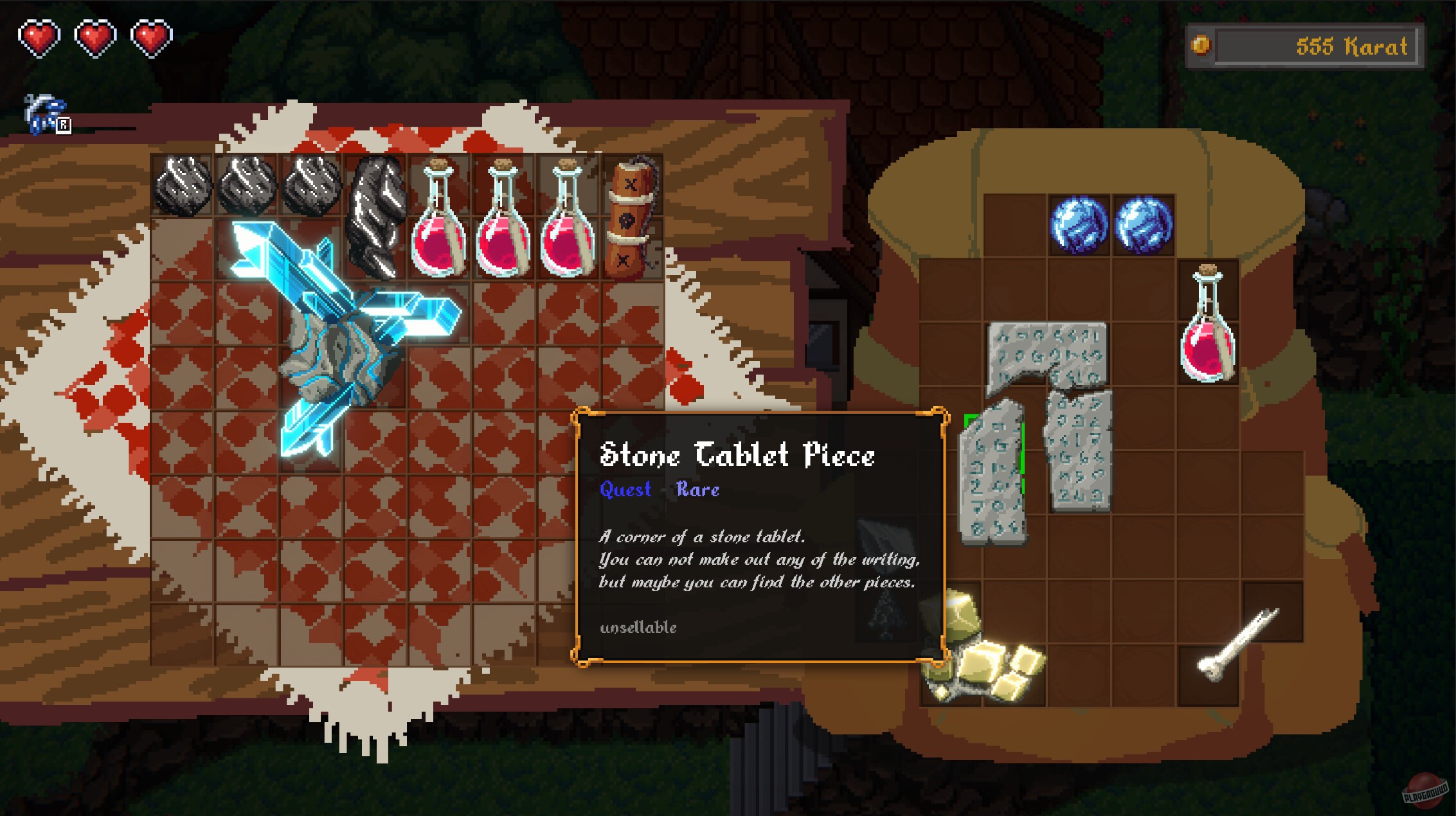Click the gold coin beside the Karat counter

pos(1203,45)
